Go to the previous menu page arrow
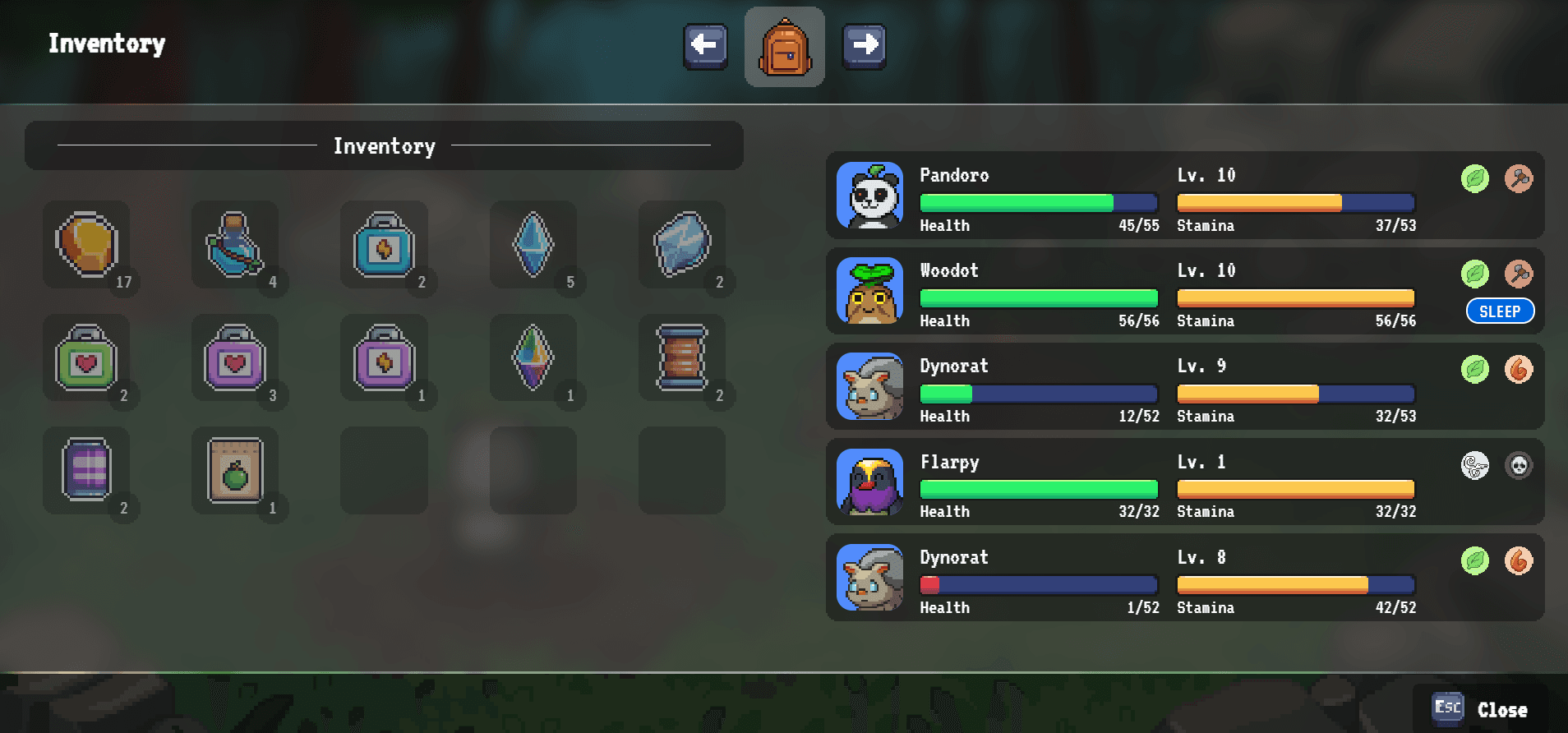The image size is (1568, 733). [705, 45]
